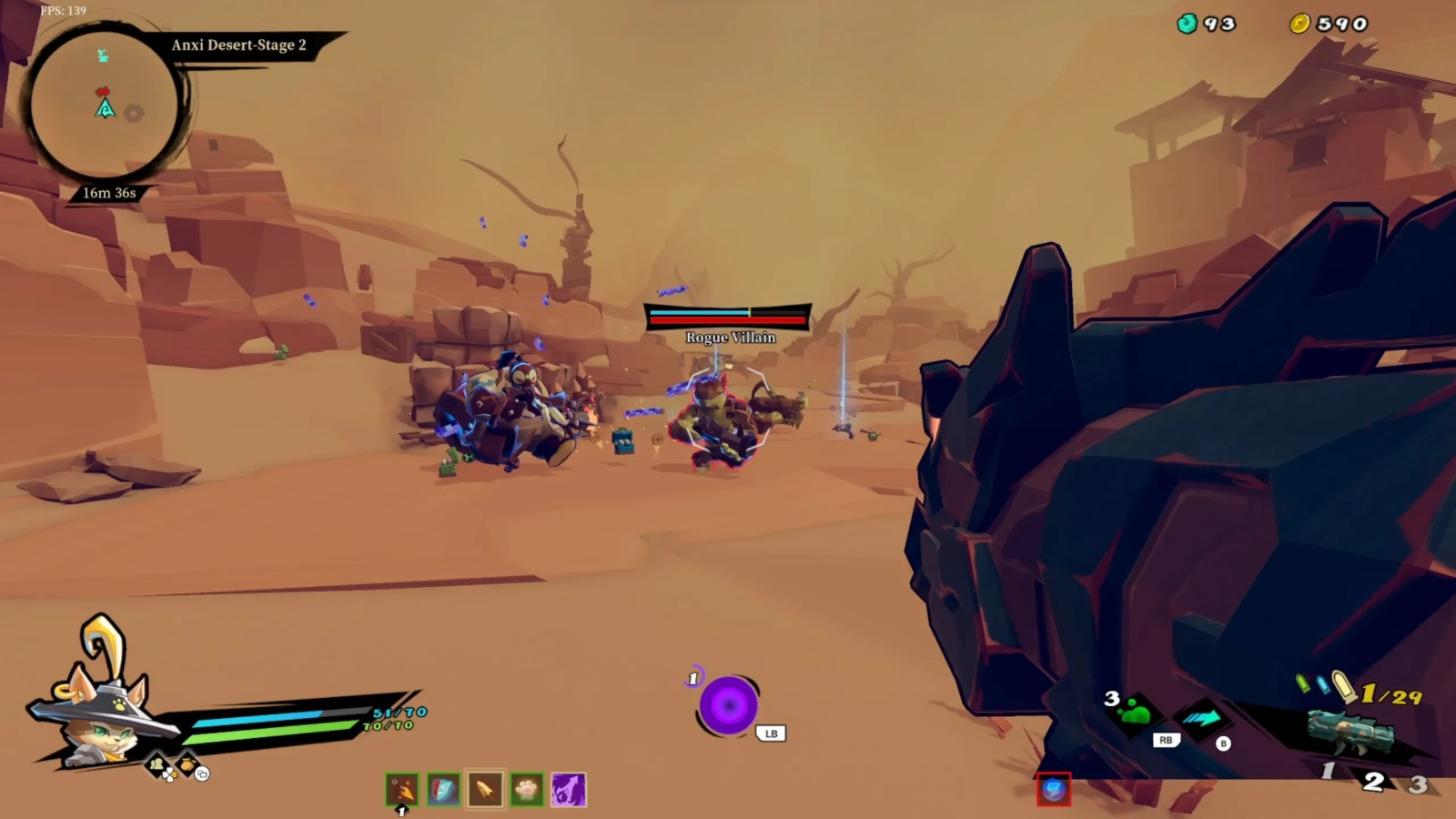
Task: Select the purple arrow ascension icon
Action: (x=569, y=789)
